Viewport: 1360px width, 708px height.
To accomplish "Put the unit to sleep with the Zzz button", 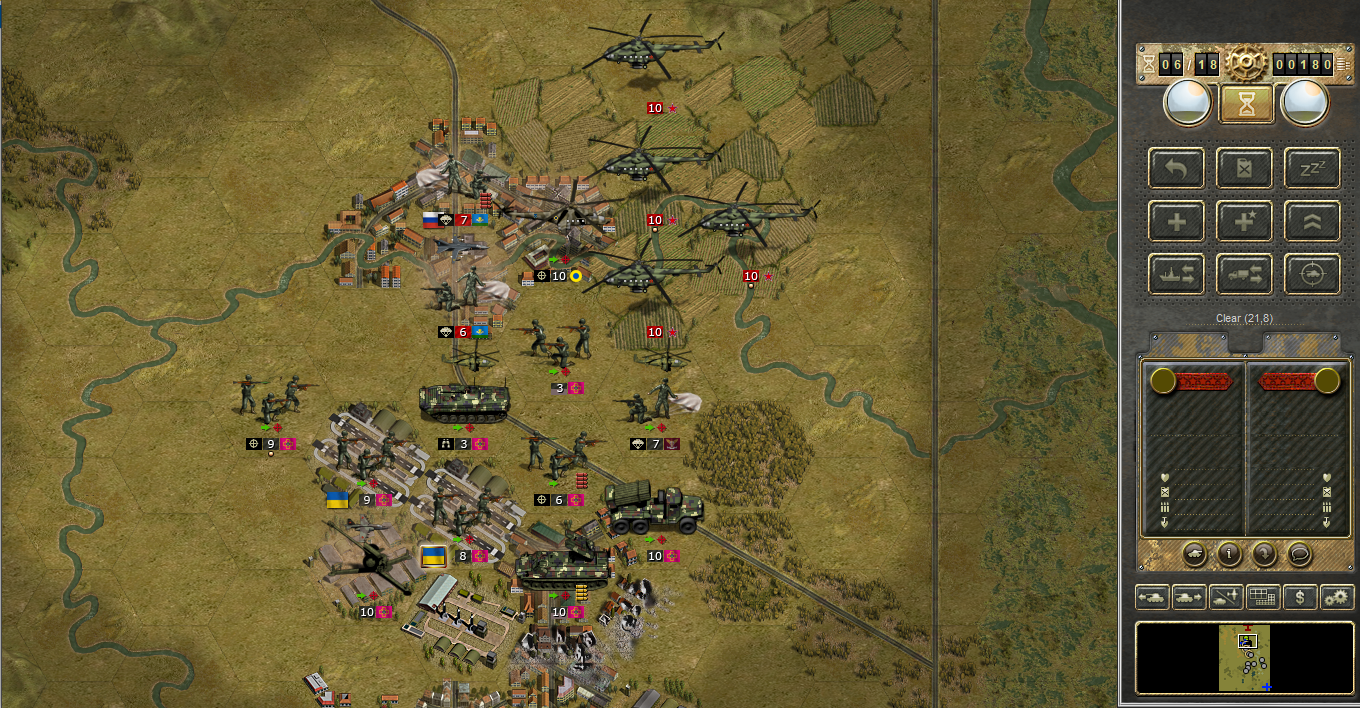I will [x=1312, y=168].
